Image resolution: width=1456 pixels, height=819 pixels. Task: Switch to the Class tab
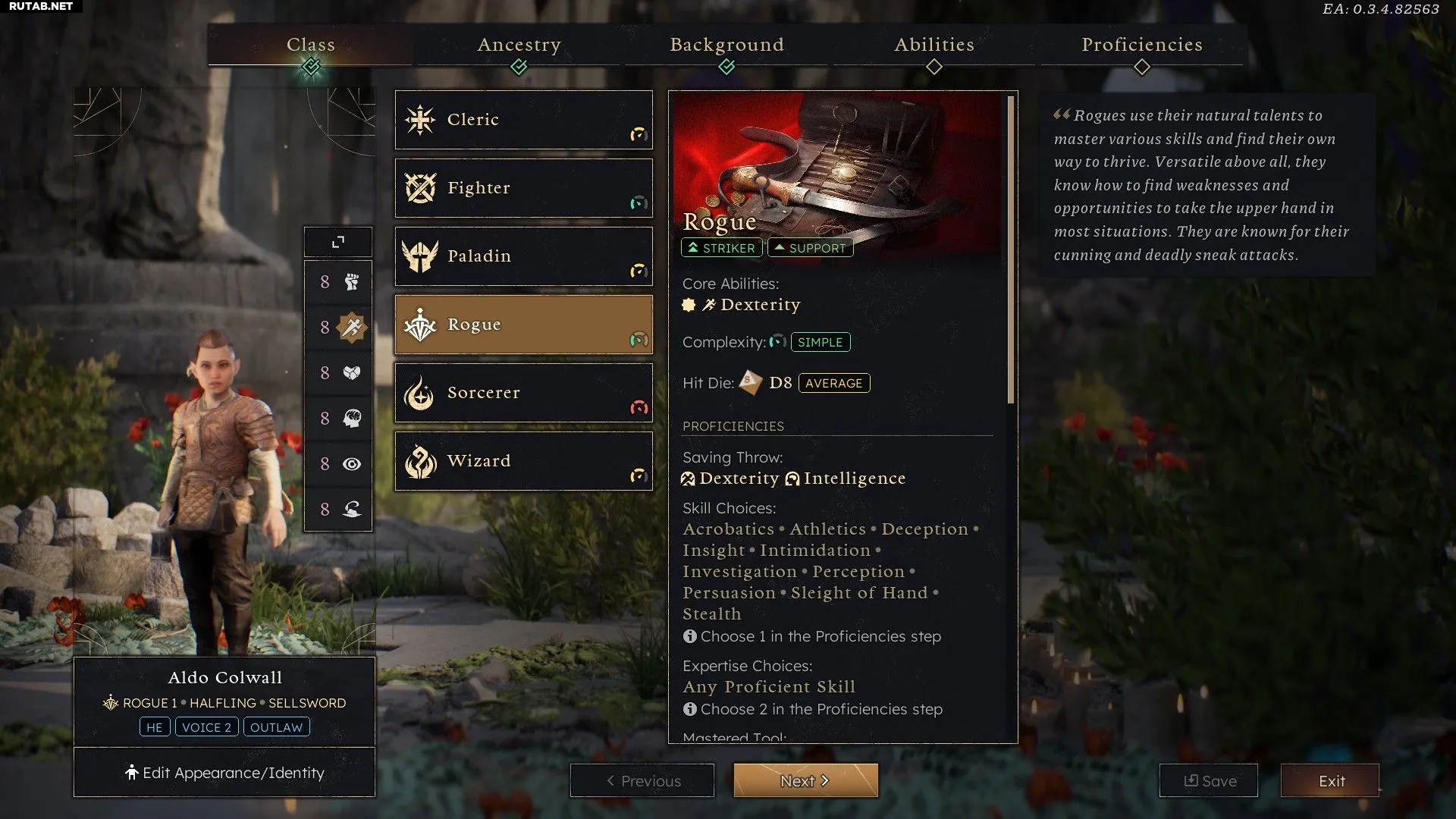click(310, 45)
